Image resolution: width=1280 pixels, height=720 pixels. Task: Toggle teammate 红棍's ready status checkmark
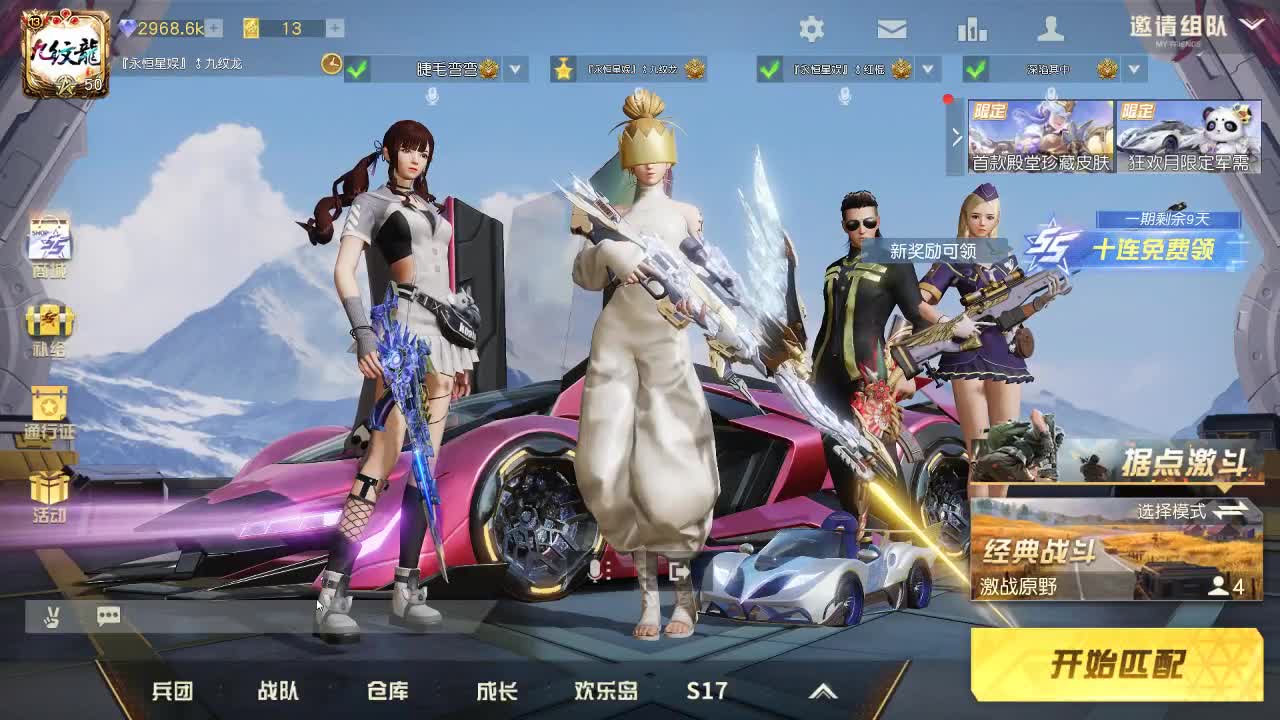tap(770, 70)
